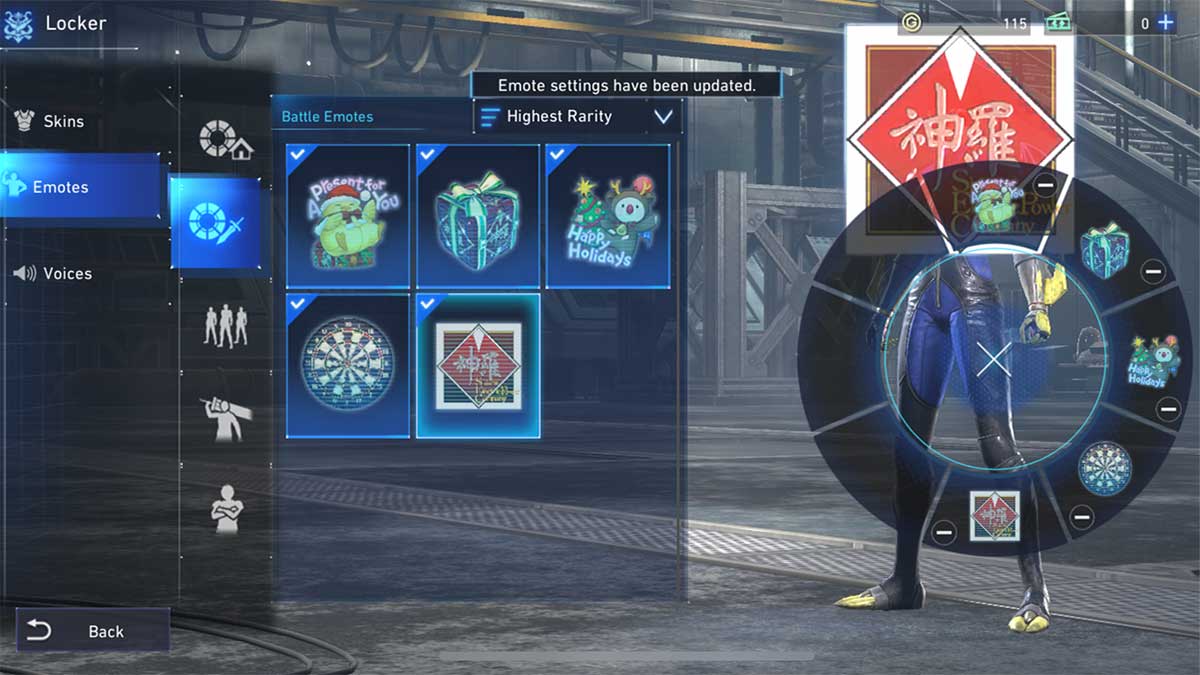The image size is (1200, 675).
Task: Open the Highest Rarity sort dropdown
Action: [578, 117]
